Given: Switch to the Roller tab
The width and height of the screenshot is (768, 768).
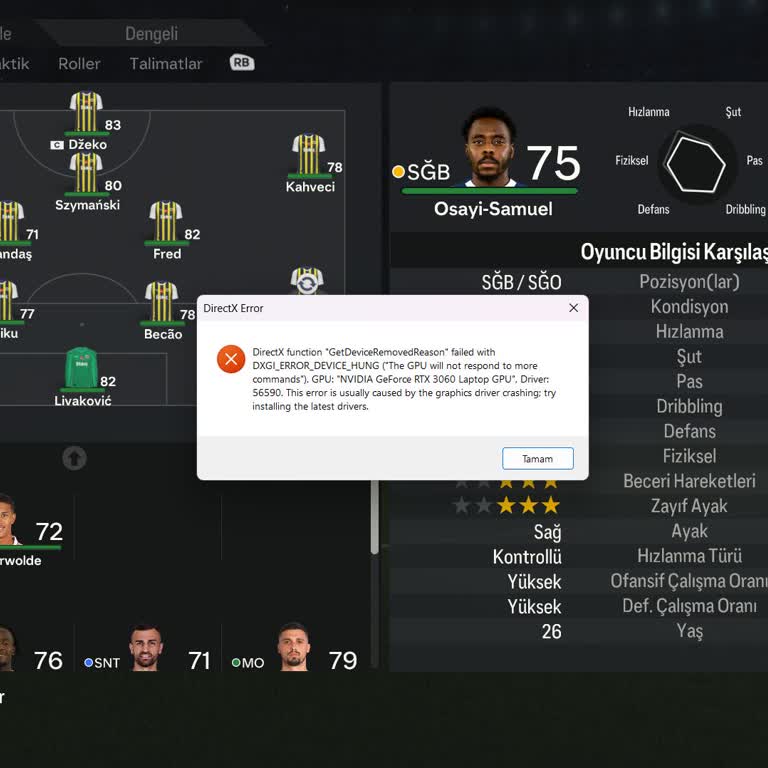Looking at the screenshot, I should (79, 63).
